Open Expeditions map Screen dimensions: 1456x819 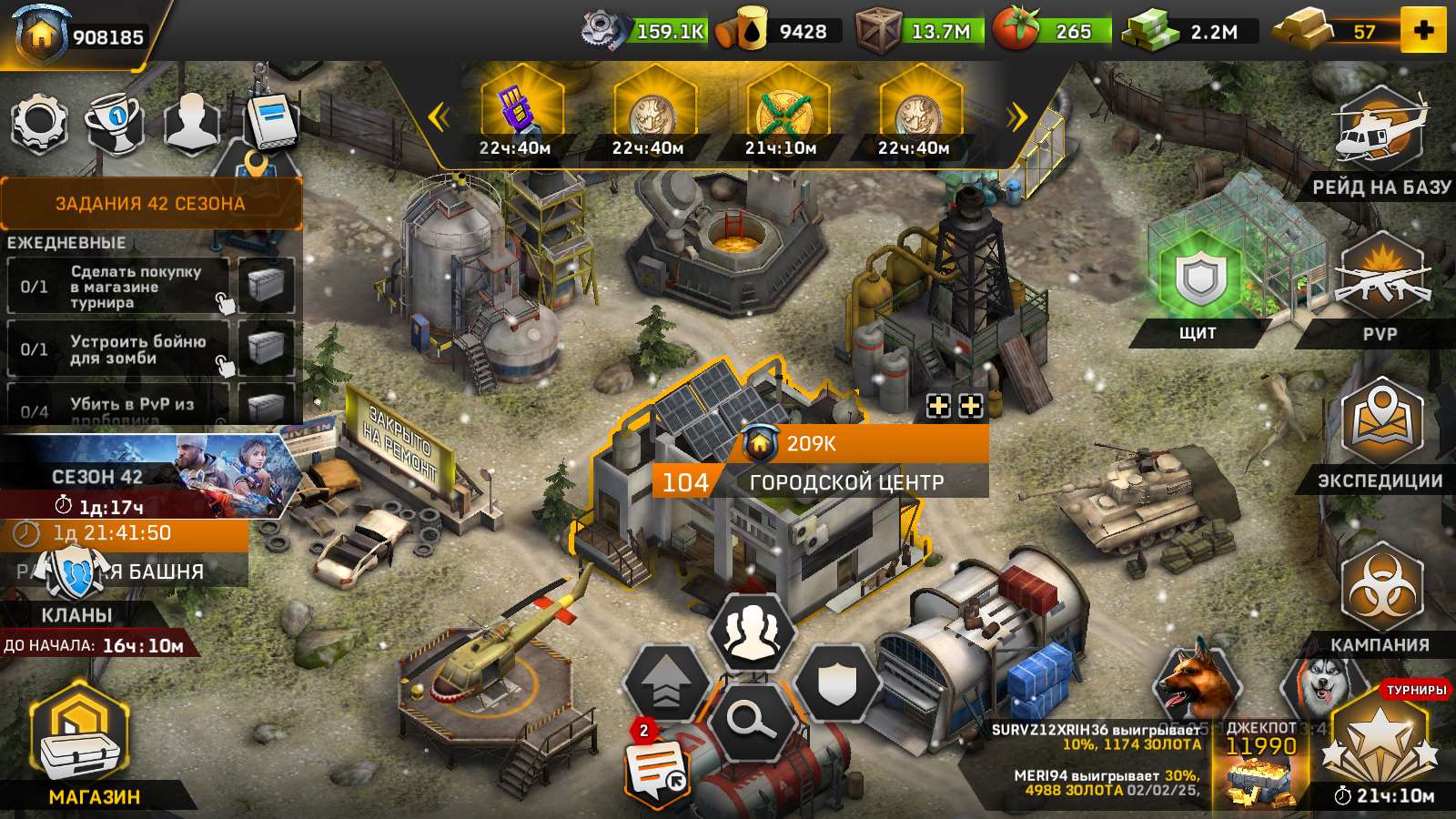[x=1380, y=426]
